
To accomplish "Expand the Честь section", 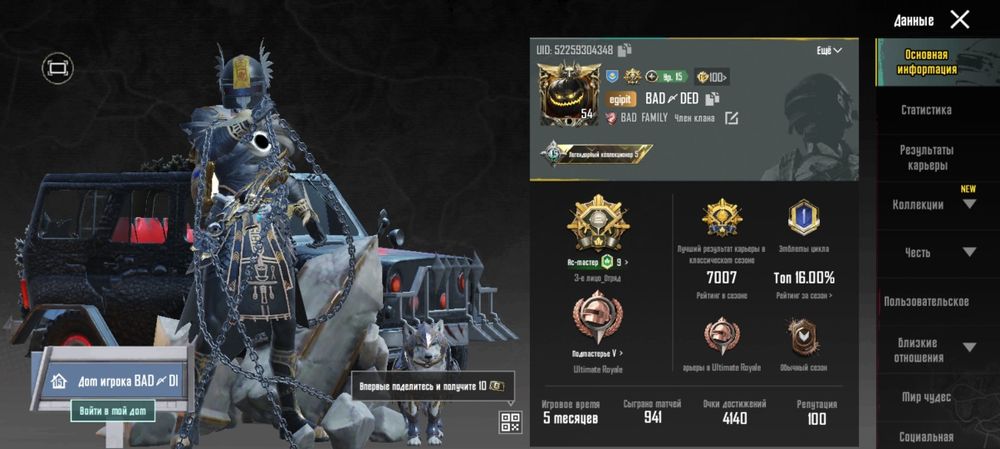I will pyautogui.click(x=968, y=252).
